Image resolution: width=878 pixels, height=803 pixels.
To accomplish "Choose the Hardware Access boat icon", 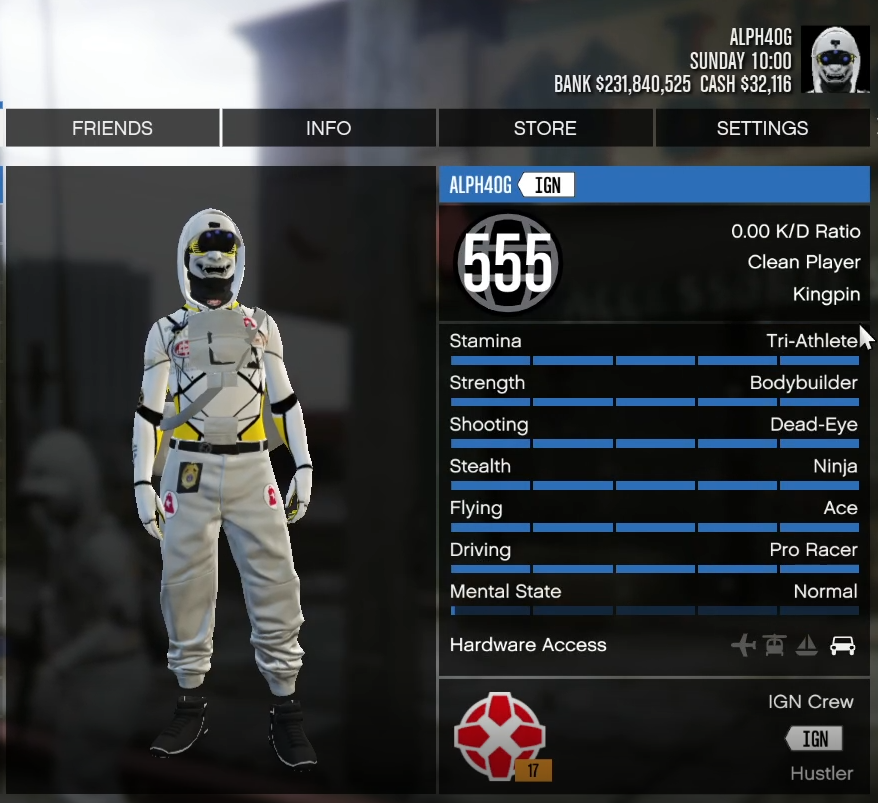I will click(807, 645).
